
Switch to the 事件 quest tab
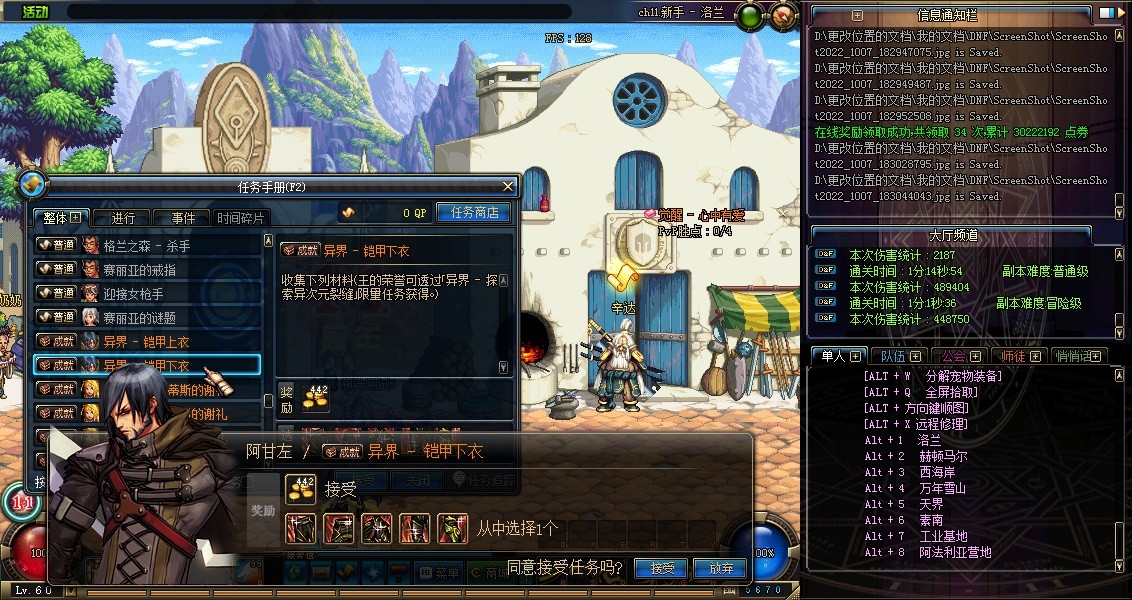click(181, 218)
